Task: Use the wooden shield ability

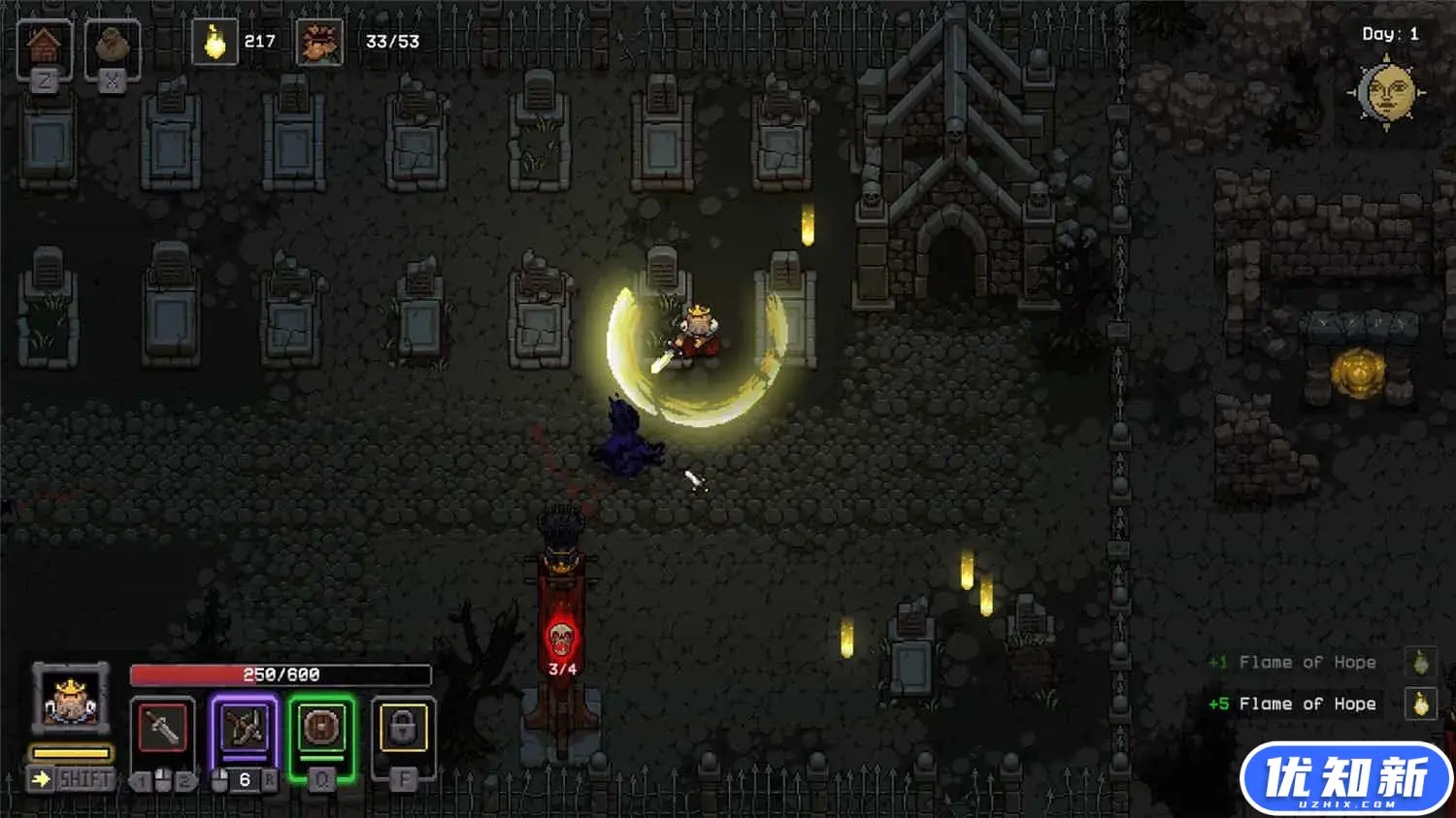Action: tap(321, 728)
